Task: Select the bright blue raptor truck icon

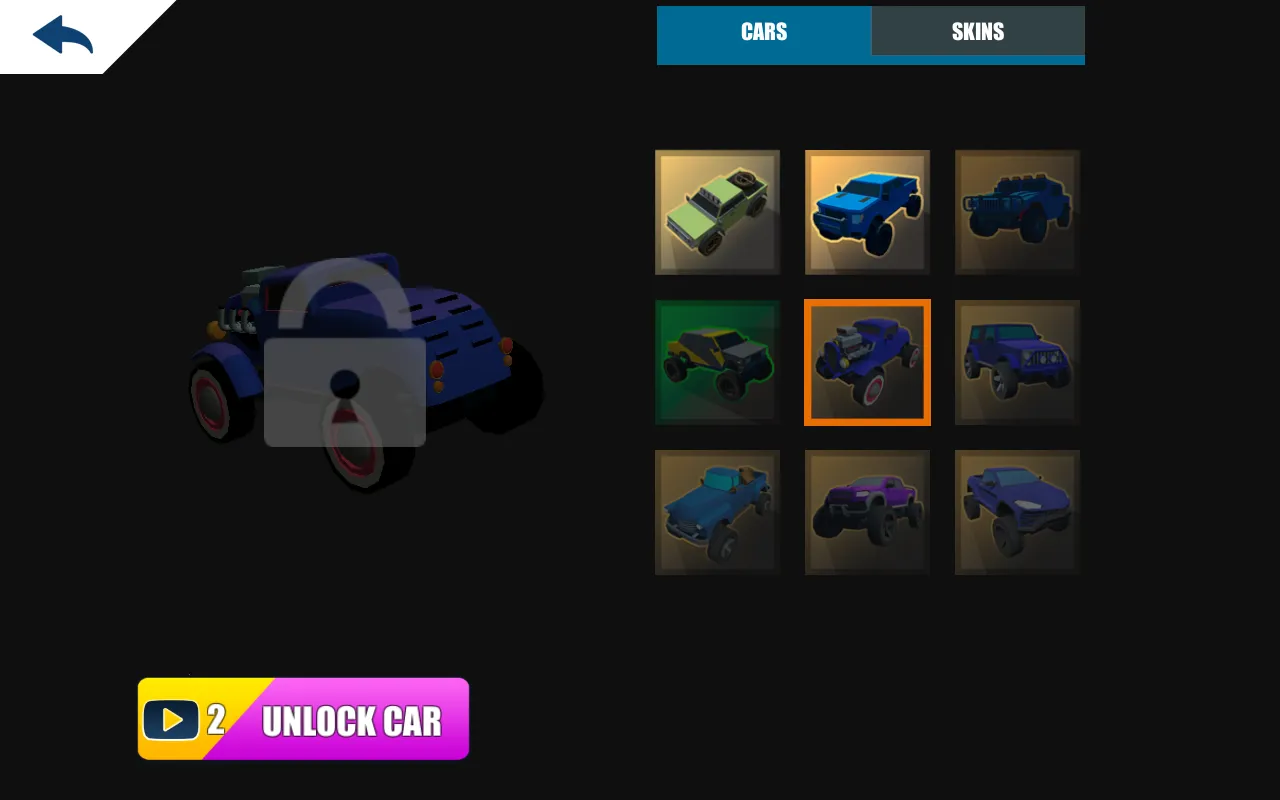Action: tap(867, 212)
